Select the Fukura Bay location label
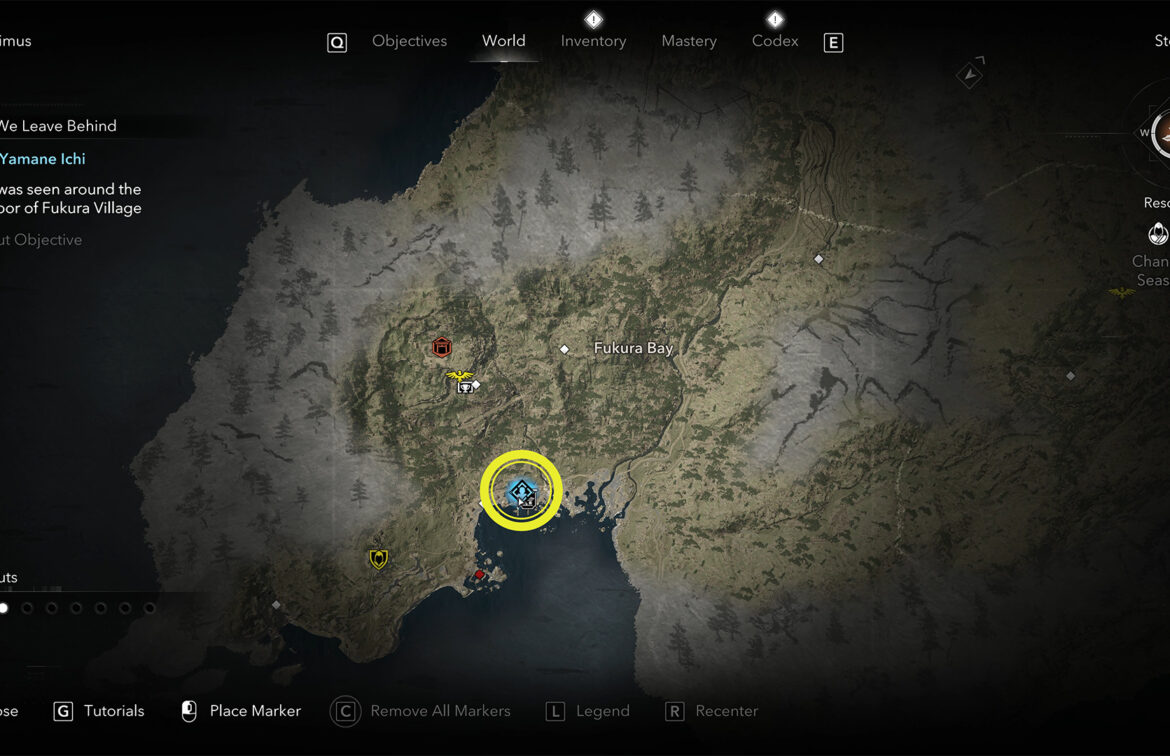The image size is (1170, 756). click(633, 348)
